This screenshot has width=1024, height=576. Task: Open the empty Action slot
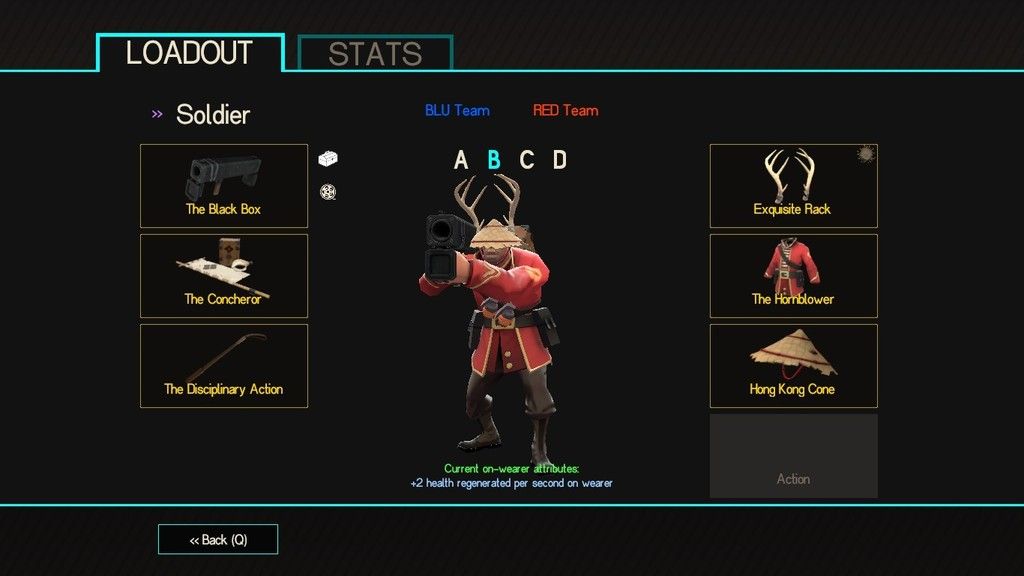point(793,456)
